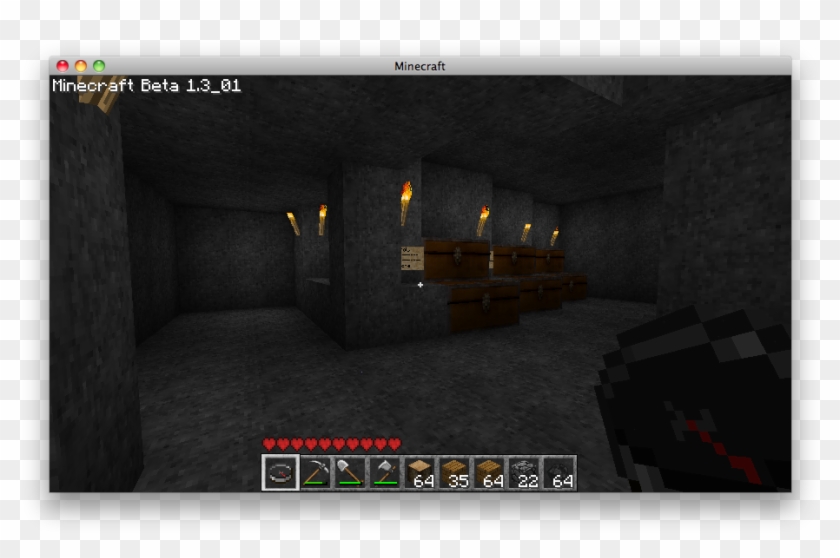Viewport: 840px width, 558px height.
Task: Select the stack of 64 wooden planks
Action: pyautogui.click(x=490, y=472)
